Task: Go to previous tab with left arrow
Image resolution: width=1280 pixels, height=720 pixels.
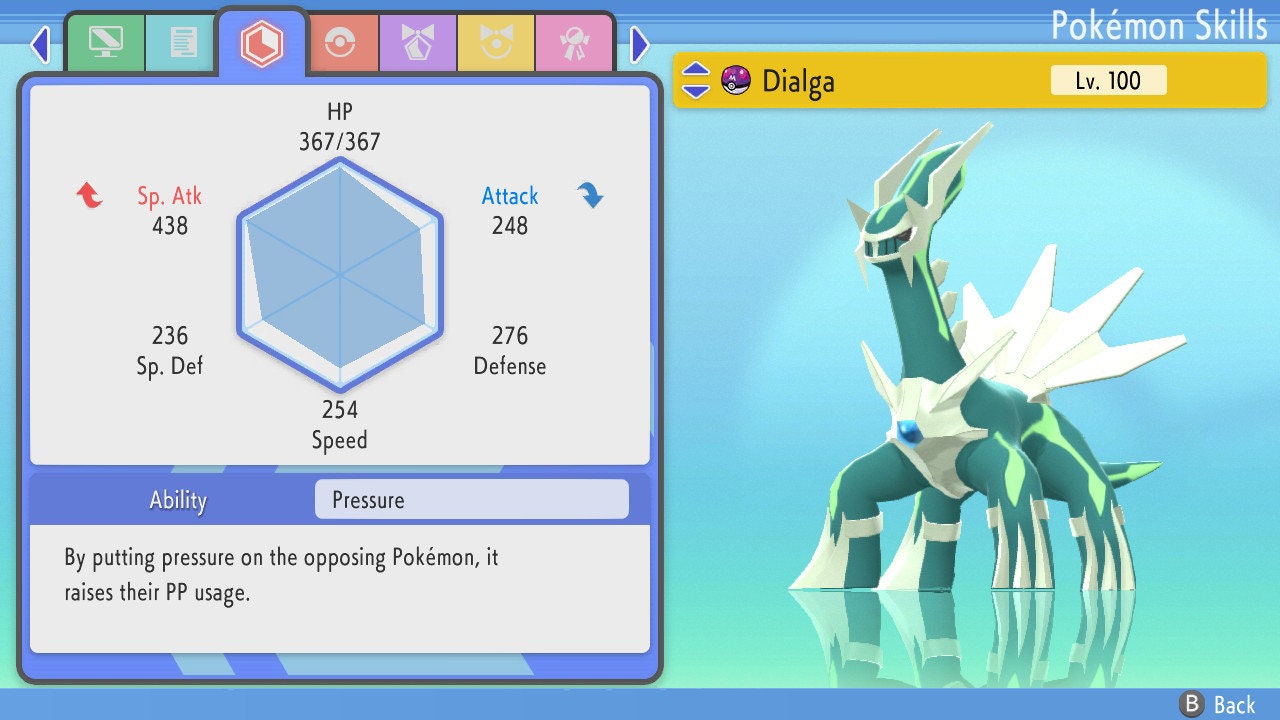Action: tap(40, 44)
